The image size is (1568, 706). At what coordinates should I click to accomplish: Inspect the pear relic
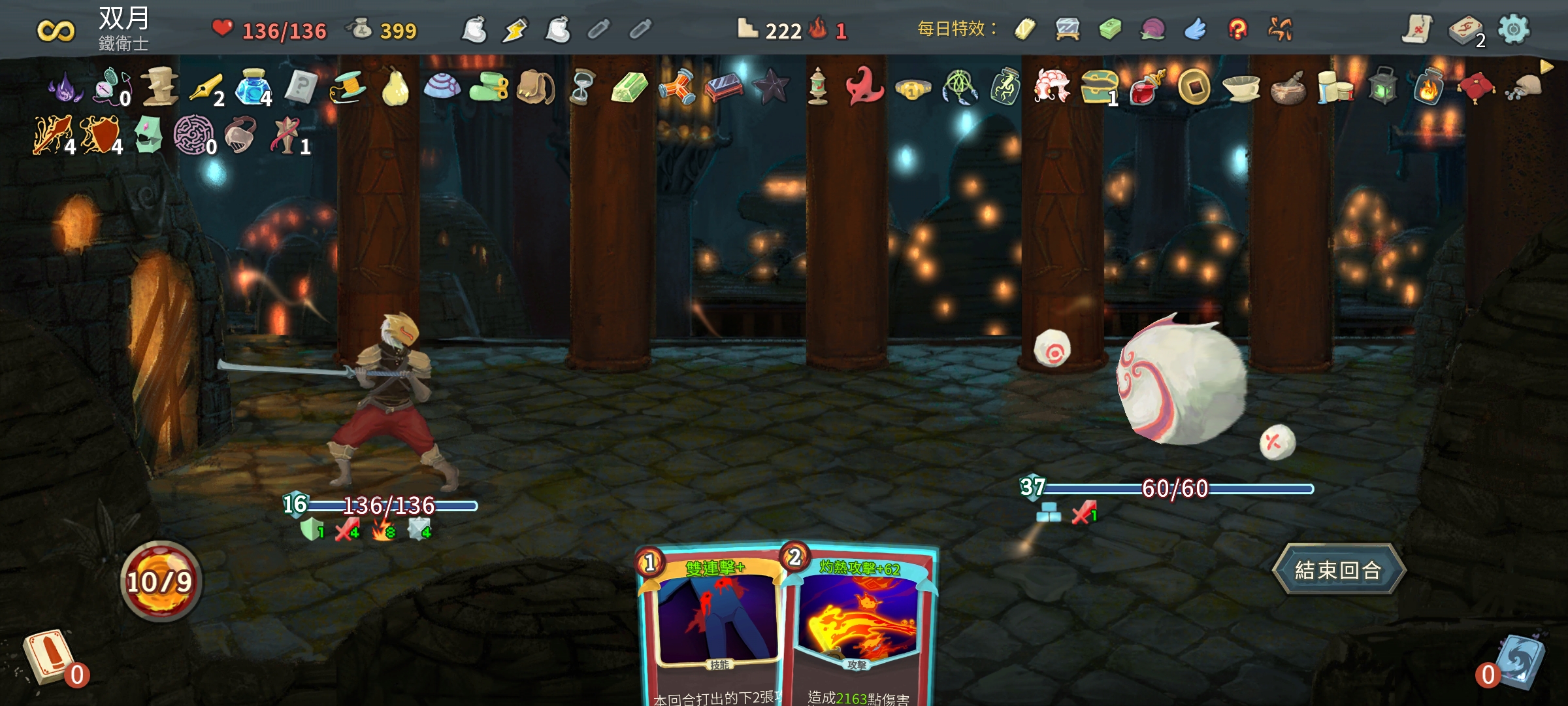(x=395, y=88)
